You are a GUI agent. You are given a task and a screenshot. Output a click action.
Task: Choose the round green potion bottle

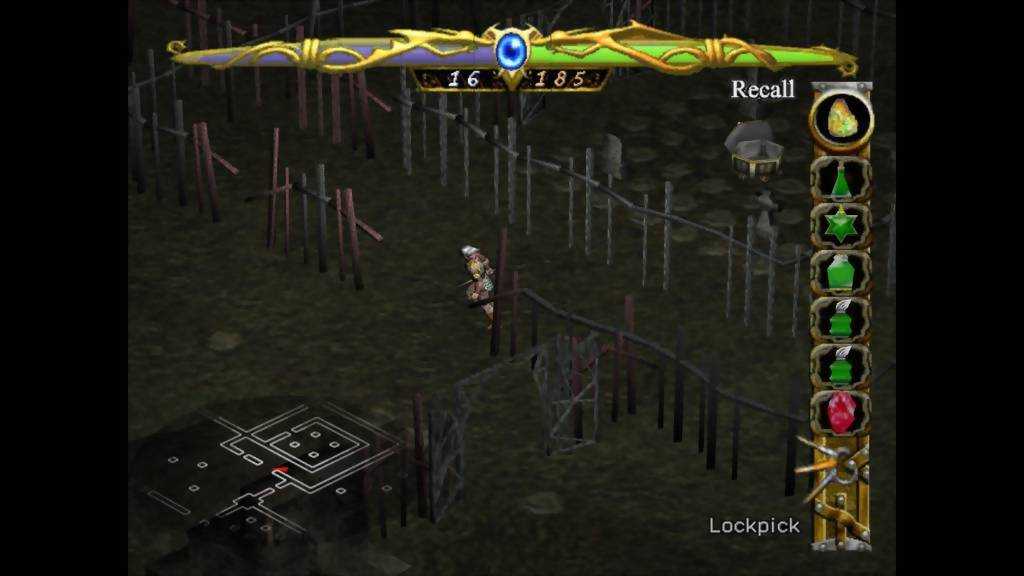pyautogui.click(x=840, y=271)
